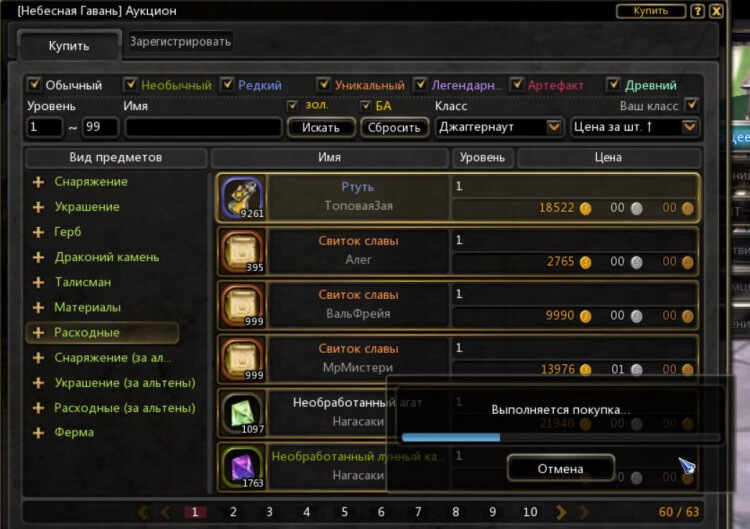This screenshot has height=529, width=750.
Task: Click the Купить button in title bar
Action: [651, 11]
